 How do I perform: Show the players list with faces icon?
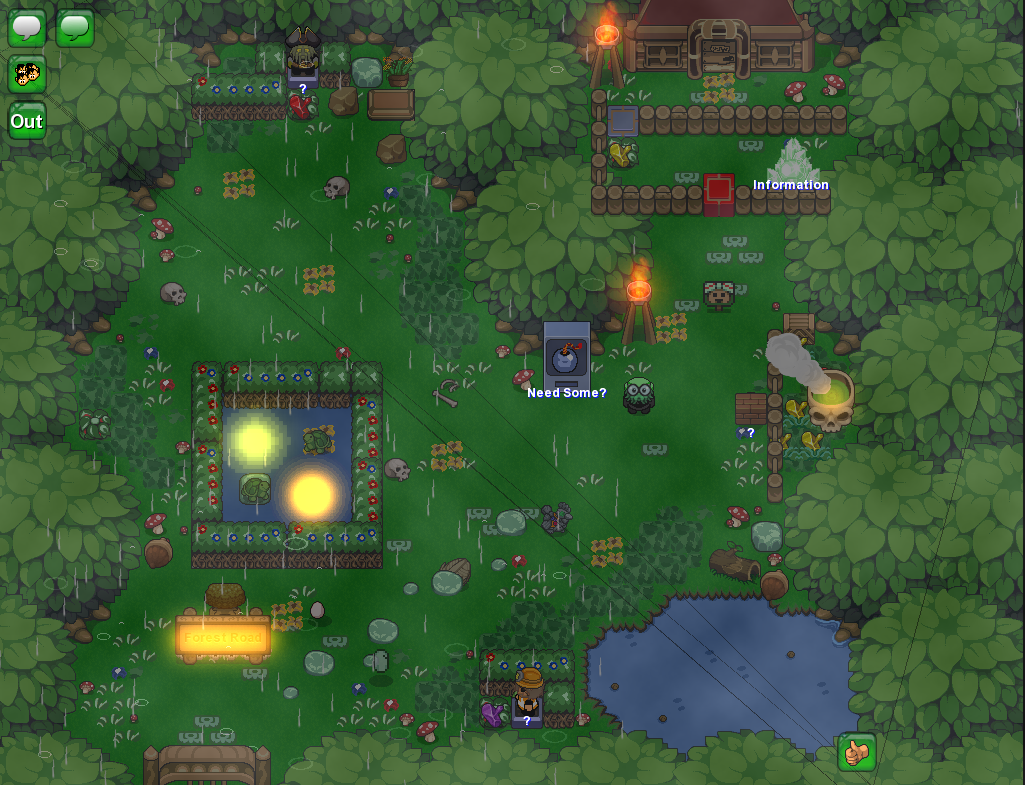27,75
